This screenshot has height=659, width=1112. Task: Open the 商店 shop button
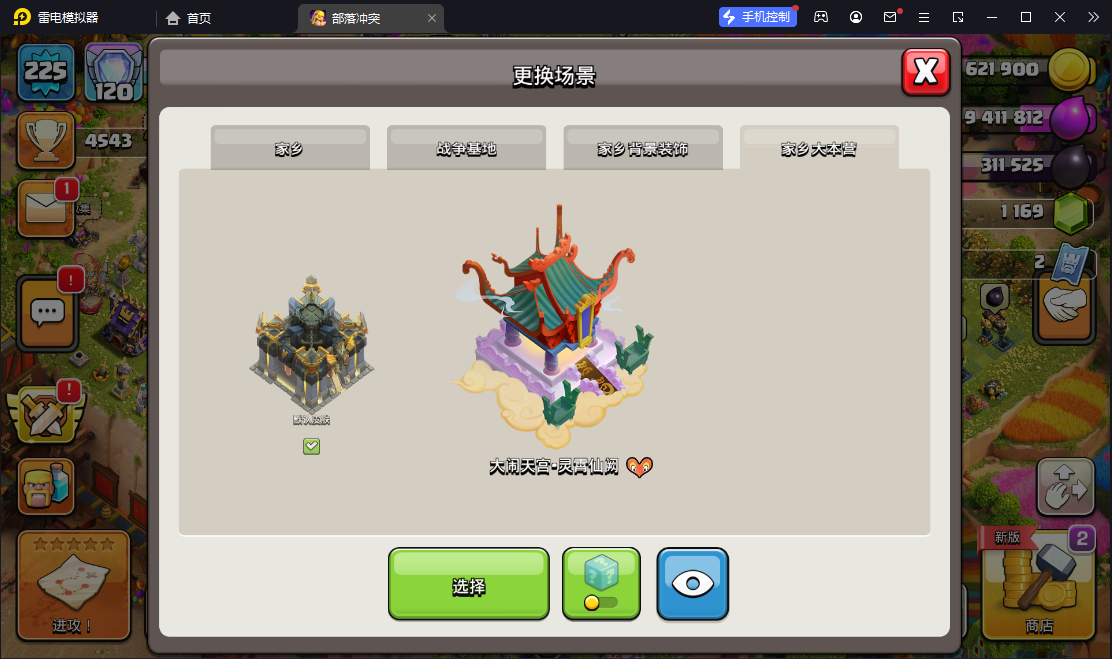tap(1039, 585)
